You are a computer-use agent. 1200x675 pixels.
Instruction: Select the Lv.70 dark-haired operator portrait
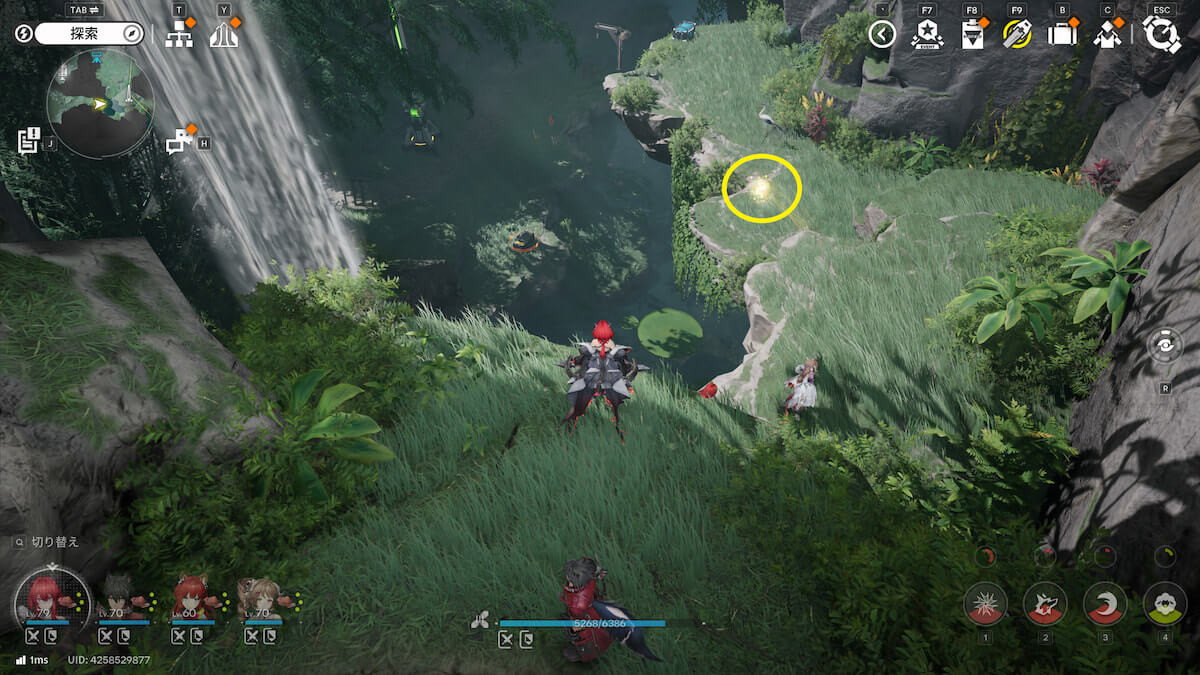coord(122,598)
